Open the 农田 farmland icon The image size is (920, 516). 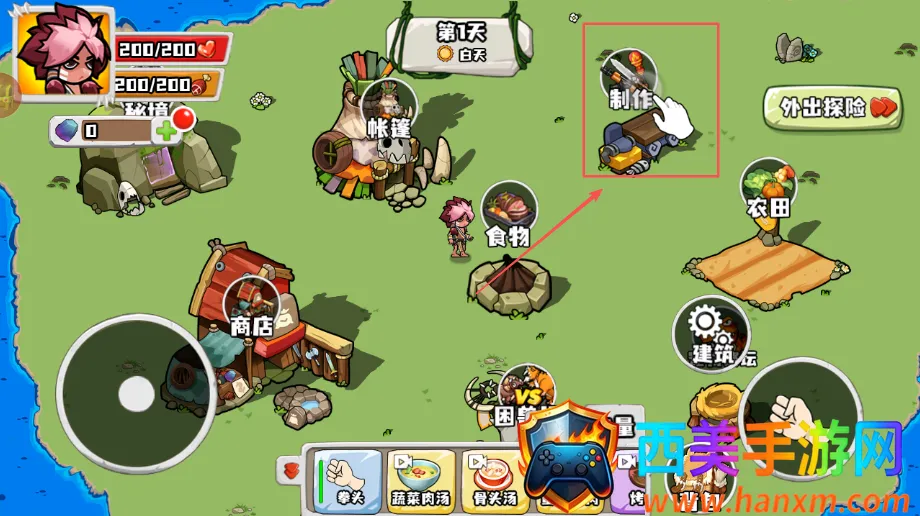(768, 189)
